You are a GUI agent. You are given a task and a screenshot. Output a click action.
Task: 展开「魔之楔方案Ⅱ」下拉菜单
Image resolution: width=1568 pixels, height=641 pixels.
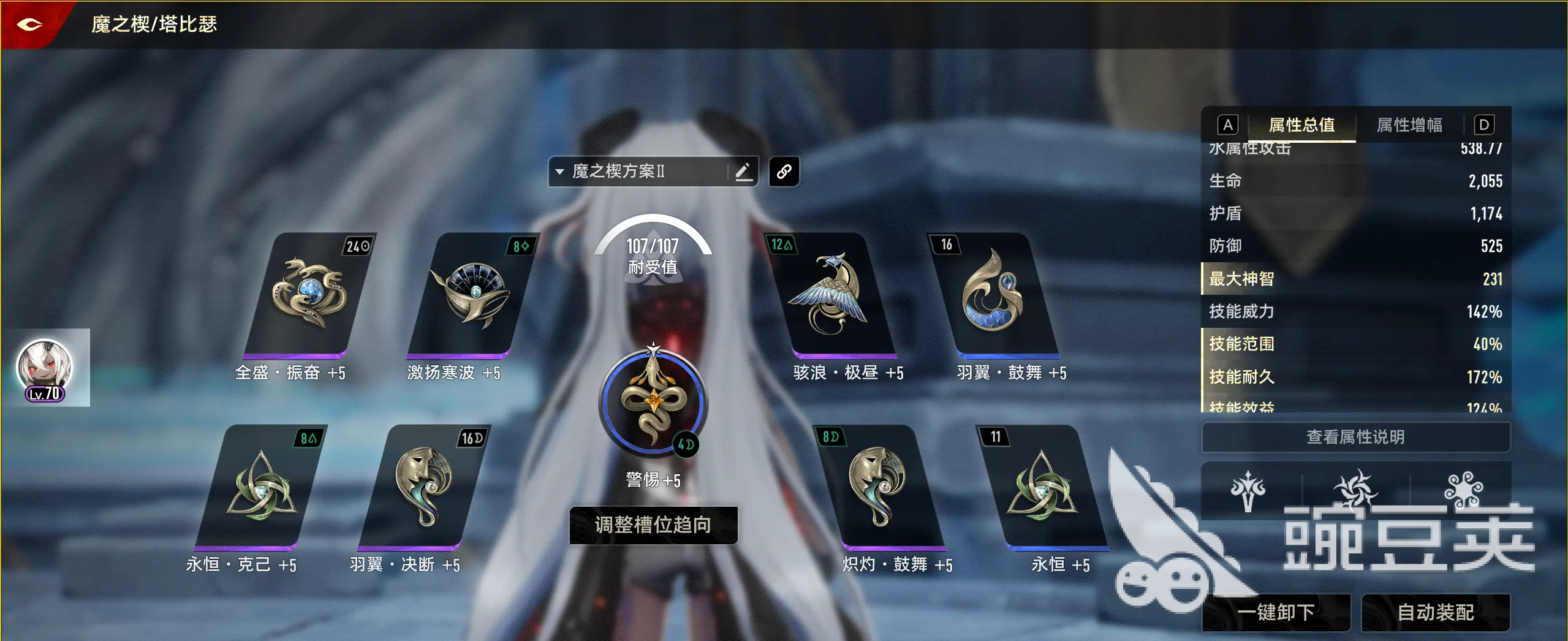click(x=559, y=171)
